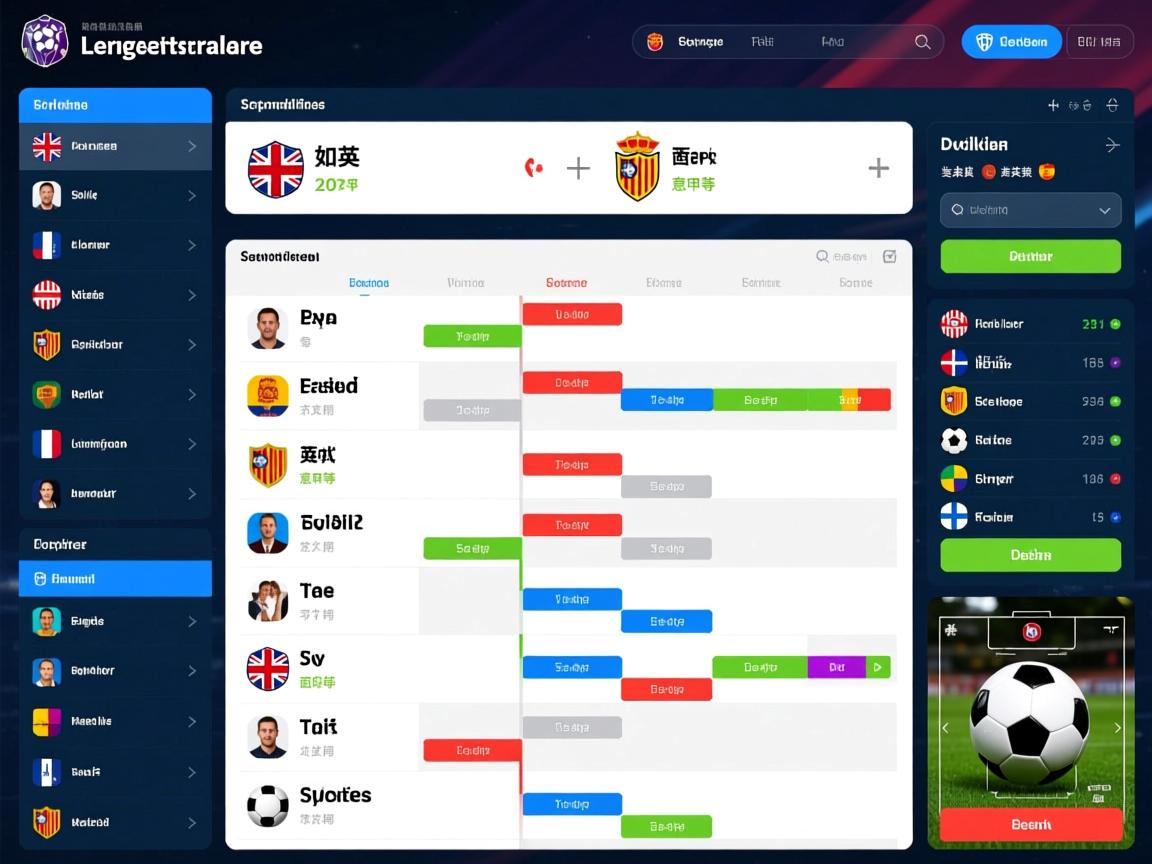The width and height of the screenshot is (1152, 864).
Task: Click the purple soccer ball logo
Action: pyautogui.click(x=44, y=41)
